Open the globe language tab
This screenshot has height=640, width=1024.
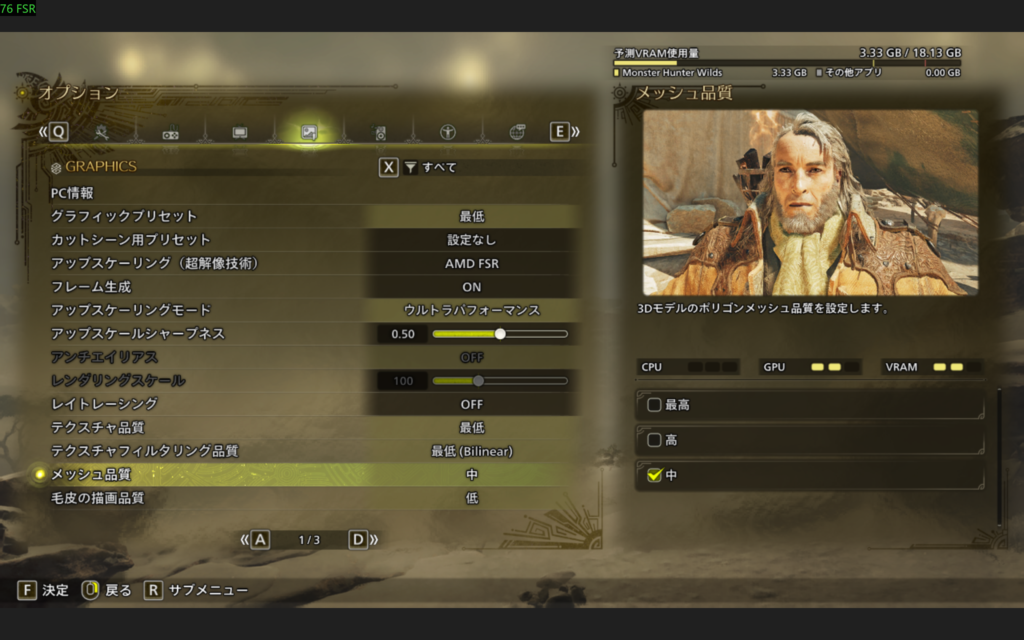point(517,132)
